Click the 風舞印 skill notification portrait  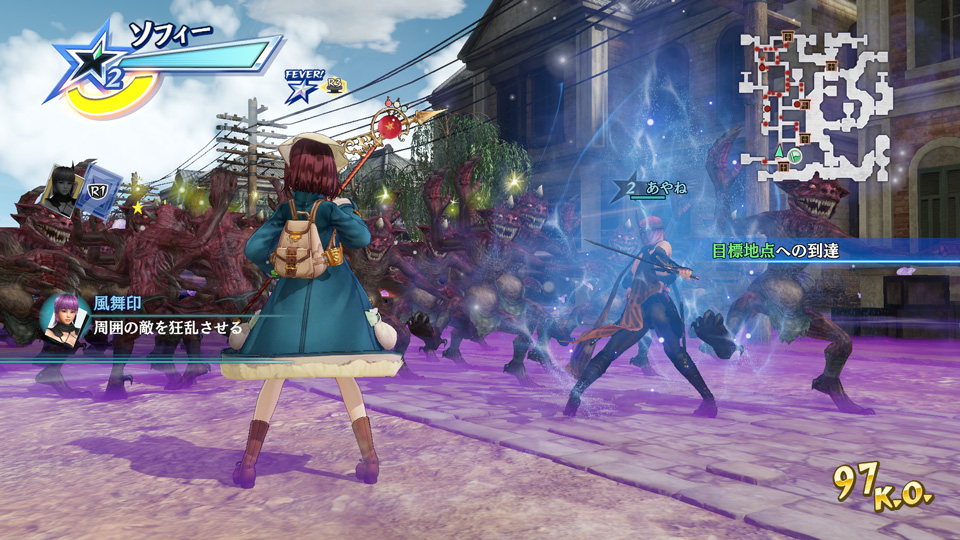(61, 316)
